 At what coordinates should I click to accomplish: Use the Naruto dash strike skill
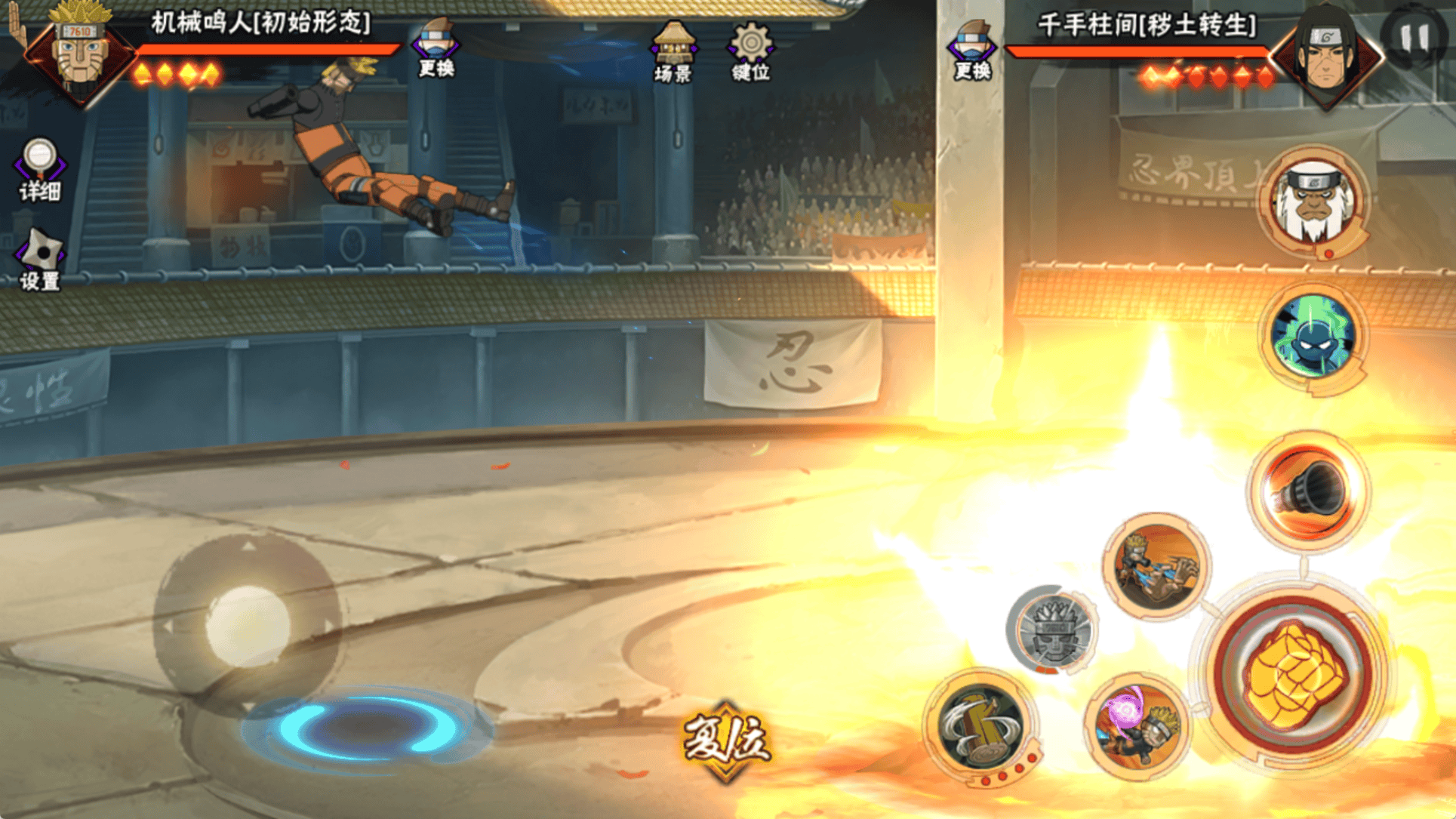1156,565
